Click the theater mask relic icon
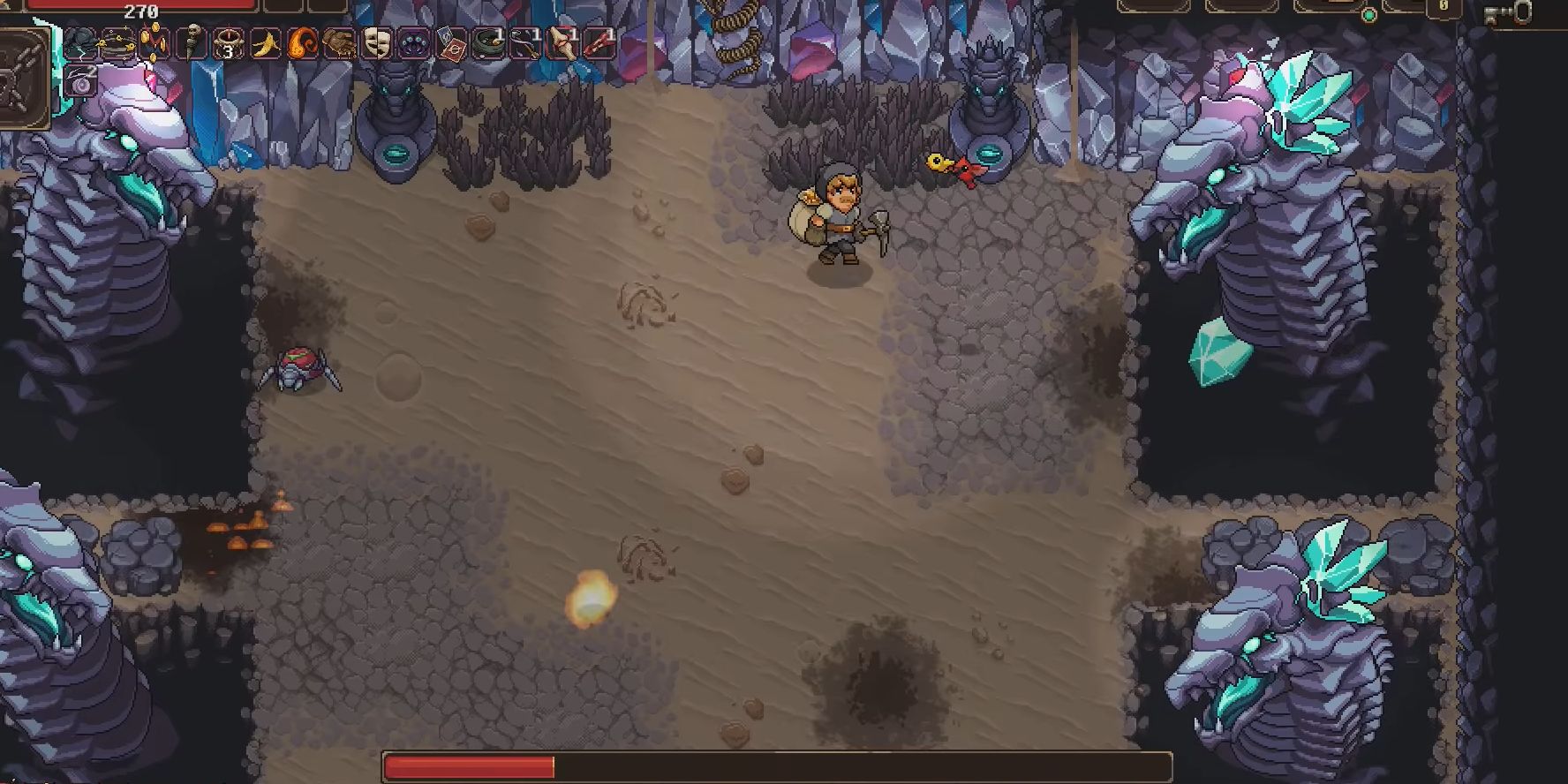 point(375,42)
